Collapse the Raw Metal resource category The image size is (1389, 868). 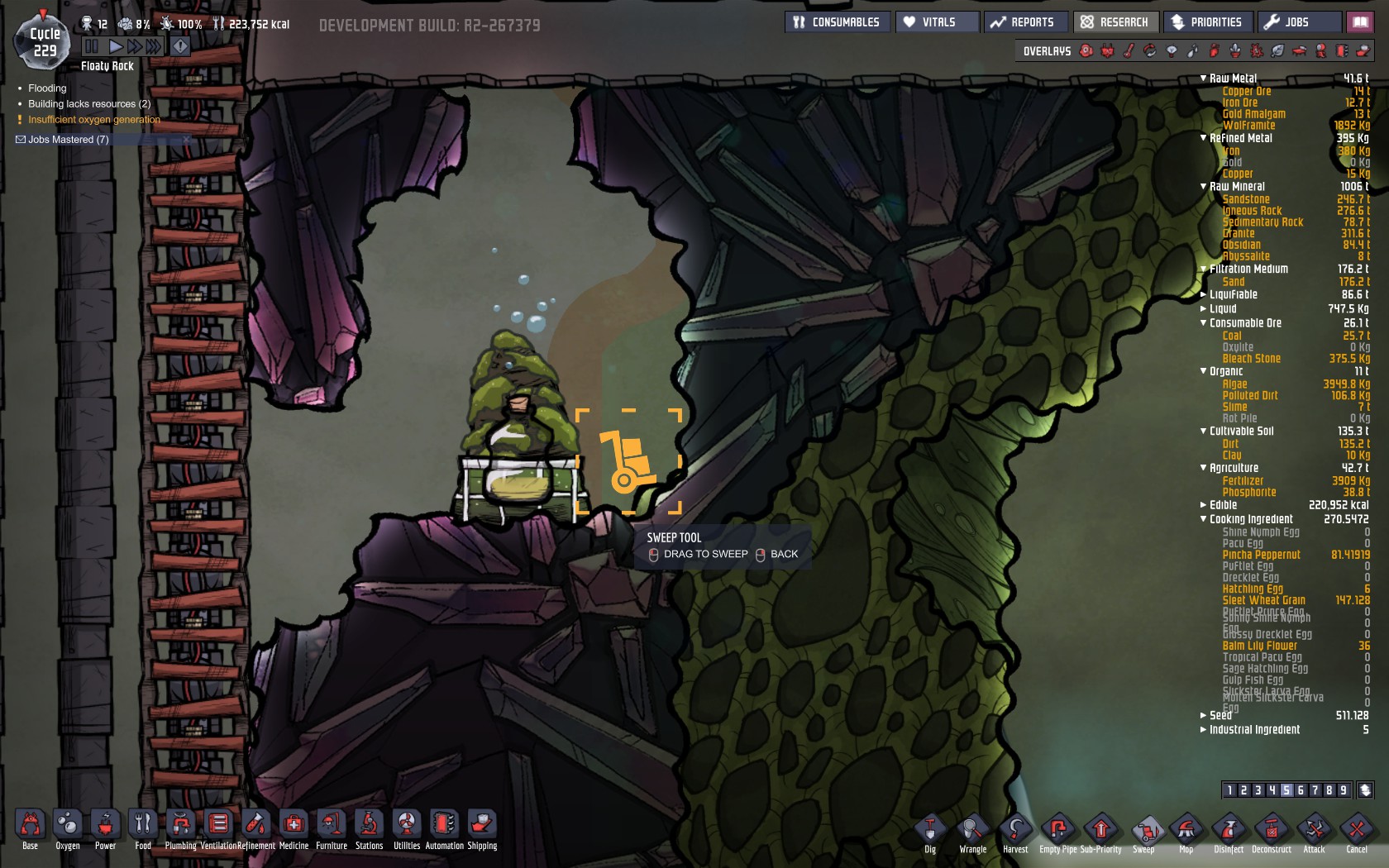tap(1204, 79)
